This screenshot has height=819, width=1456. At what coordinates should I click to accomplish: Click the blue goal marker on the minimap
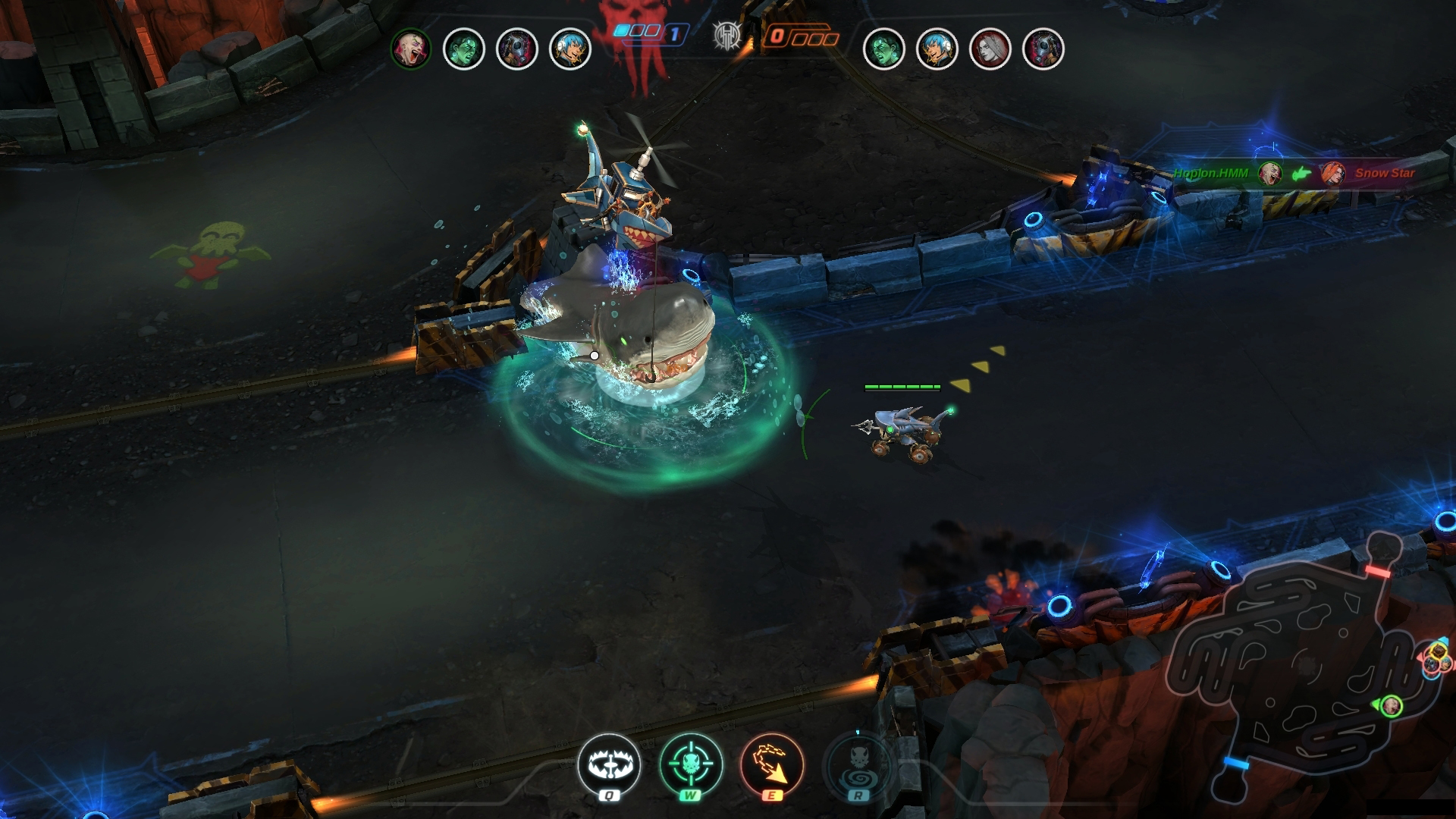(x=1237, y=763)
